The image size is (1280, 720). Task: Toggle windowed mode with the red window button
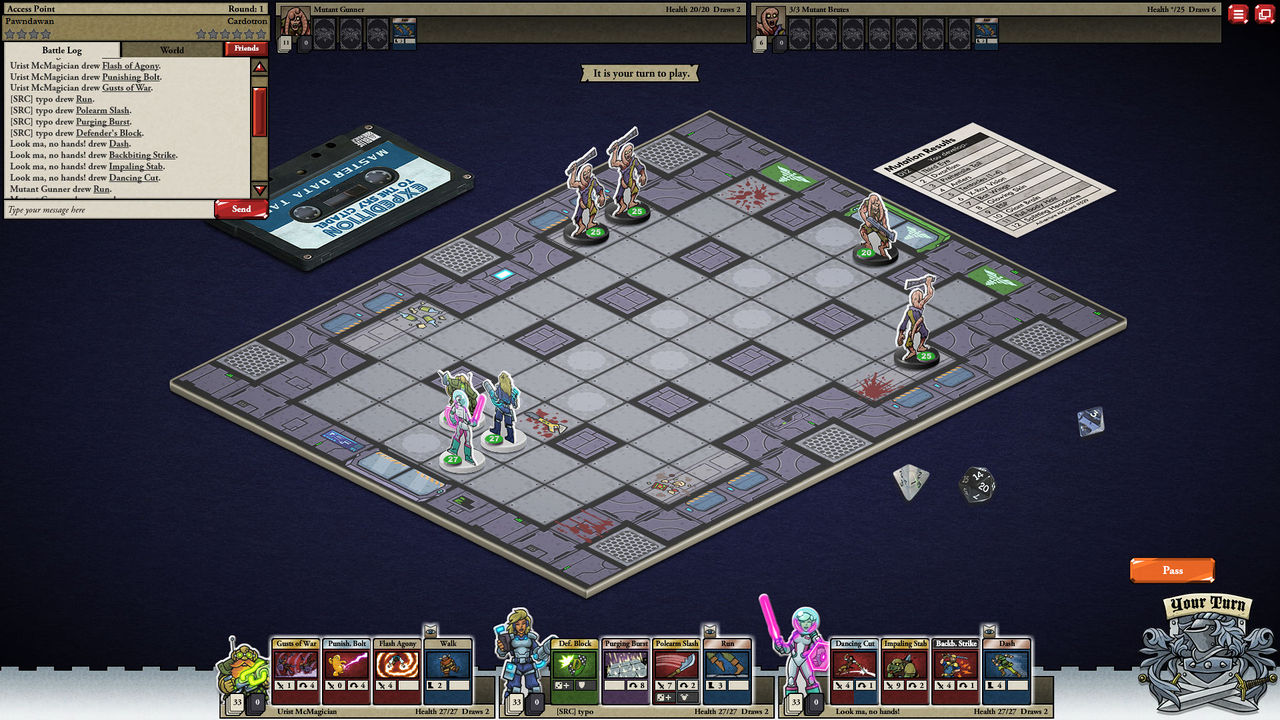click(1264, 14)
